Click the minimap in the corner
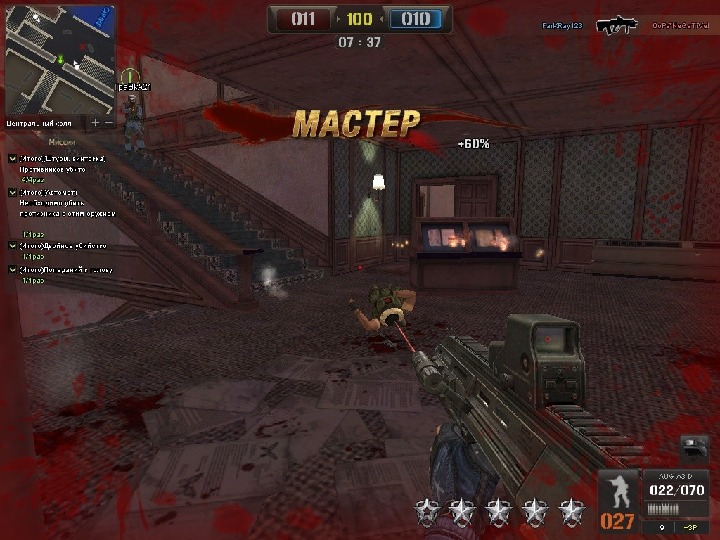The width and height of the screenshot is (720, 540). pyautogui.click(x=60, y=58)
